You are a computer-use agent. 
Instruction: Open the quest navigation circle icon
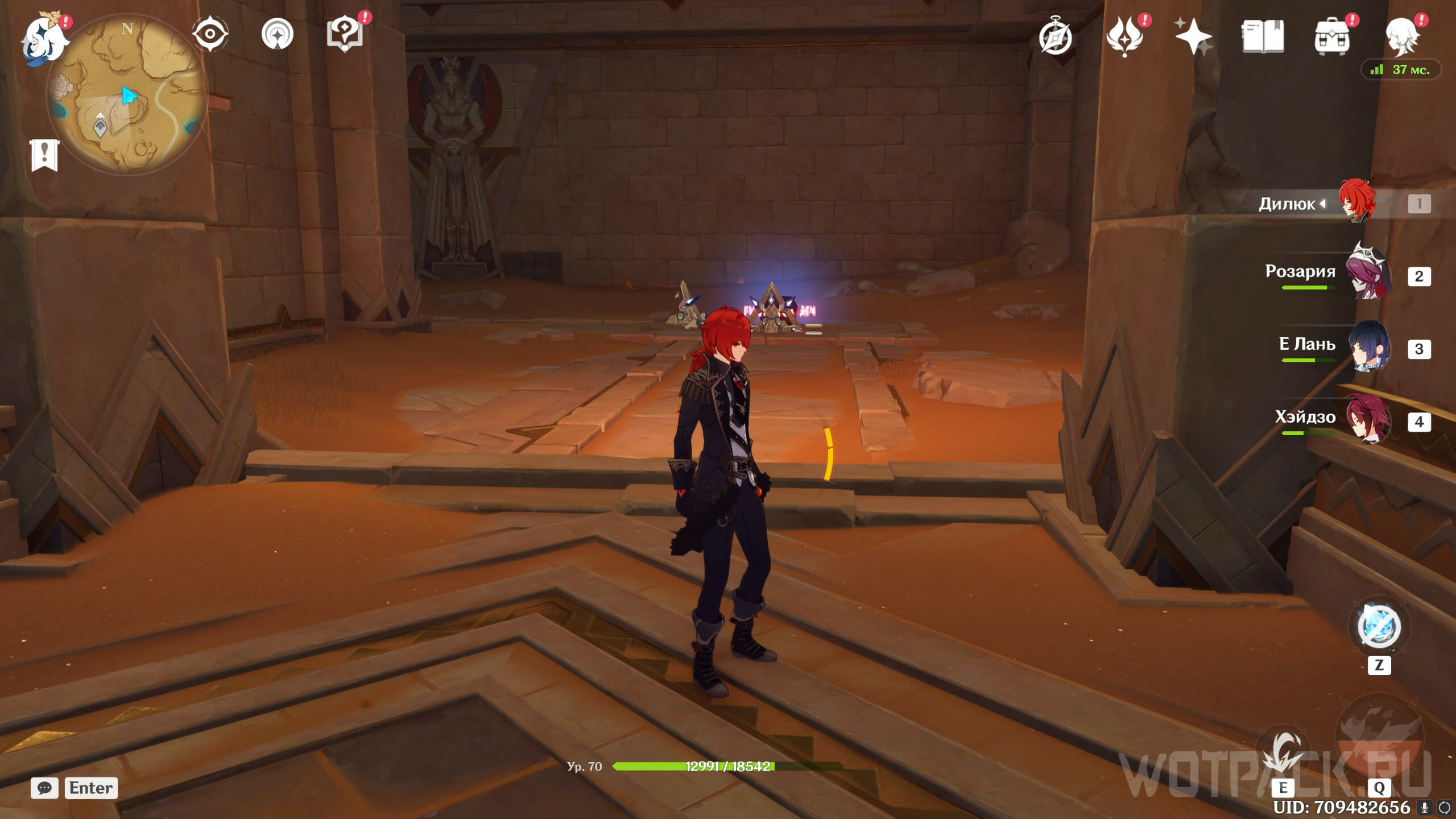point(278,34)
